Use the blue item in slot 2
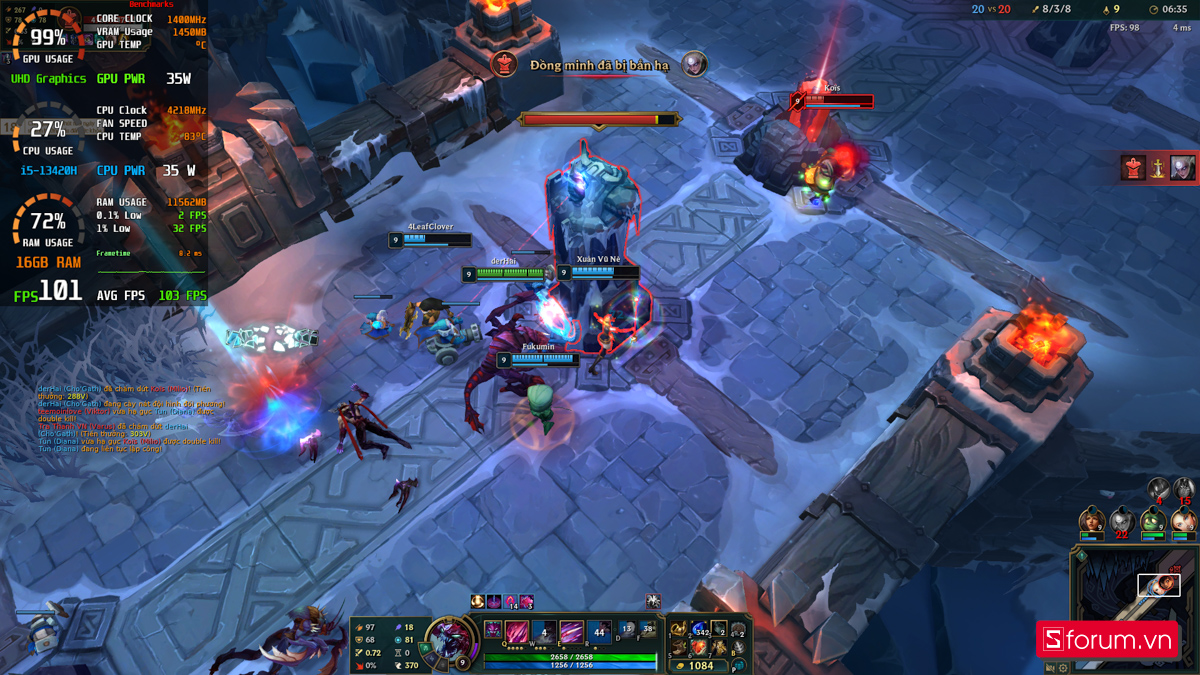 699,630
